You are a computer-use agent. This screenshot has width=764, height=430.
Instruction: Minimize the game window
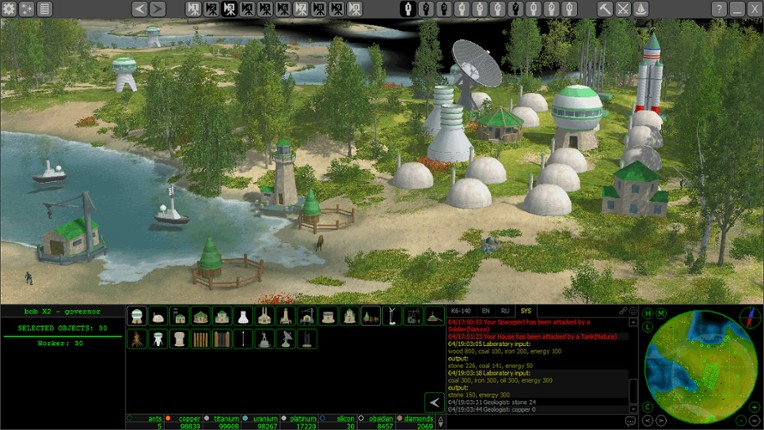click(737, 8)
